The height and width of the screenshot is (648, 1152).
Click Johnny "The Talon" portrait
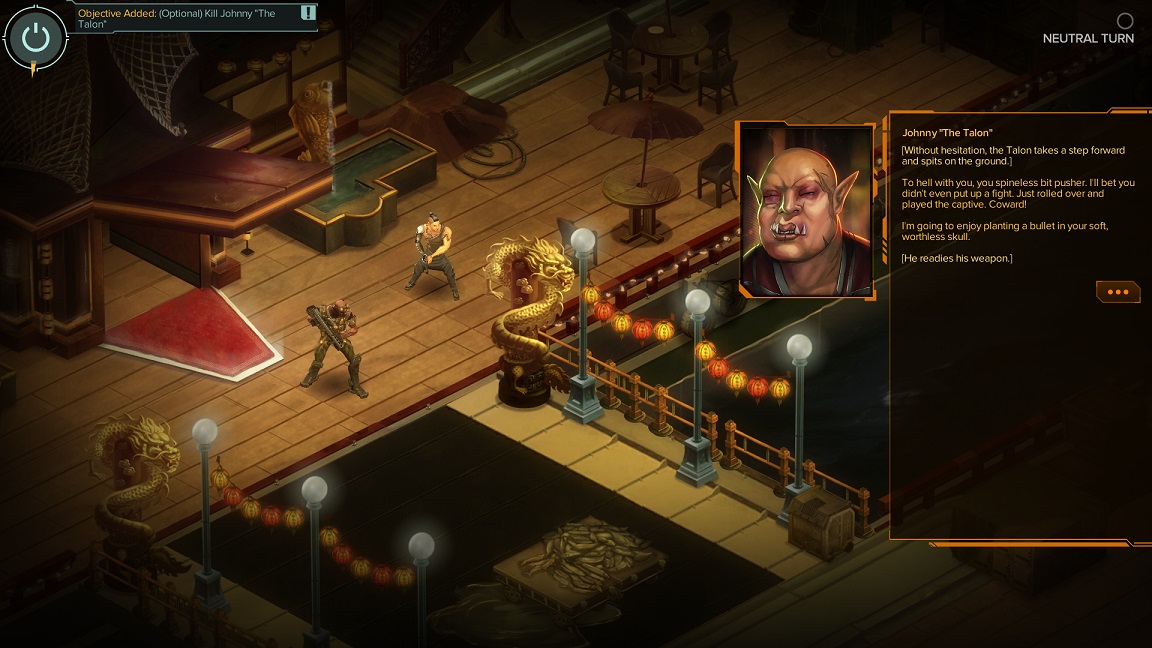point(805,210)
